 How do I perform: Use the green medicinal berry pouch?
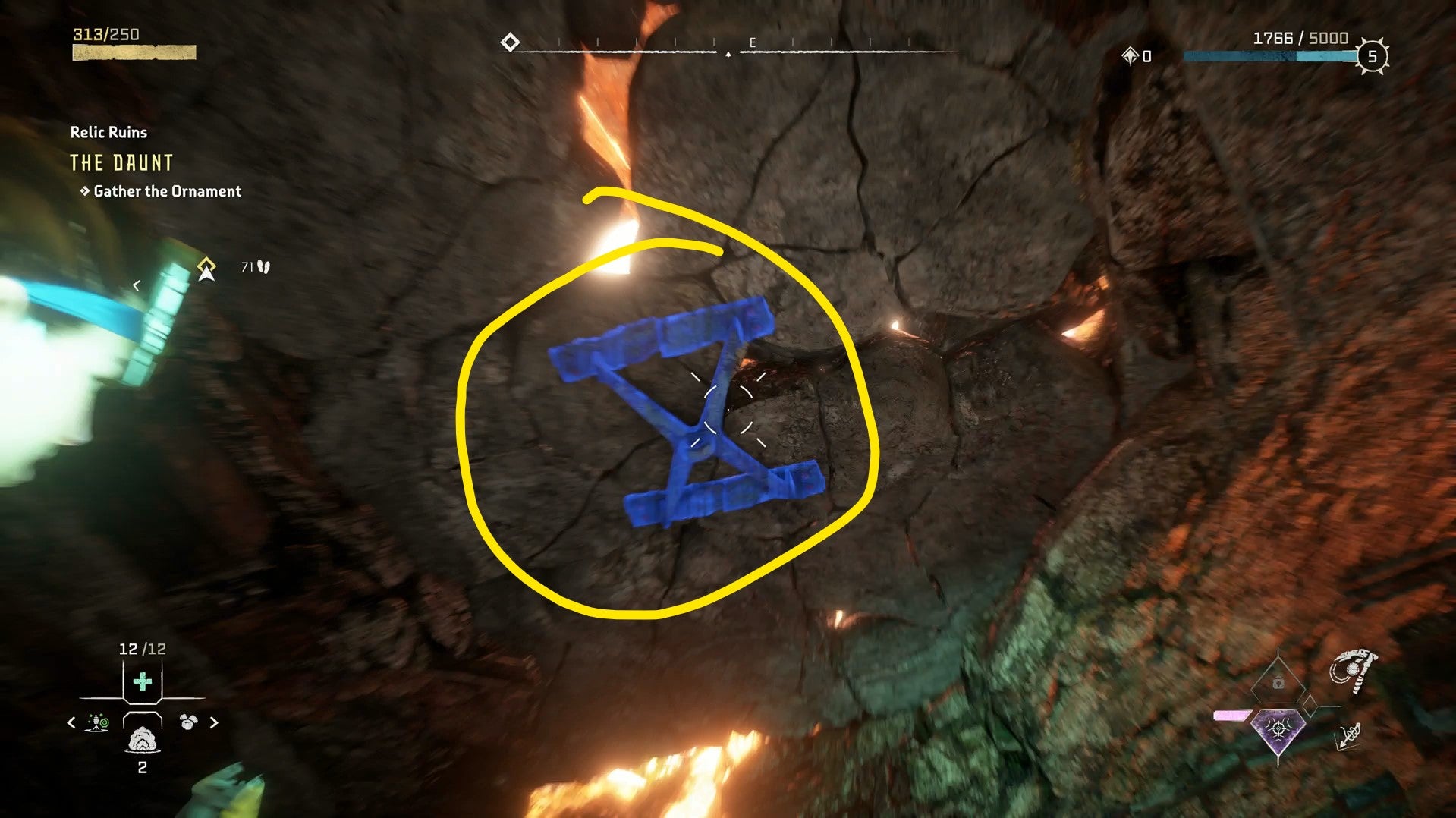pos(142,681)
